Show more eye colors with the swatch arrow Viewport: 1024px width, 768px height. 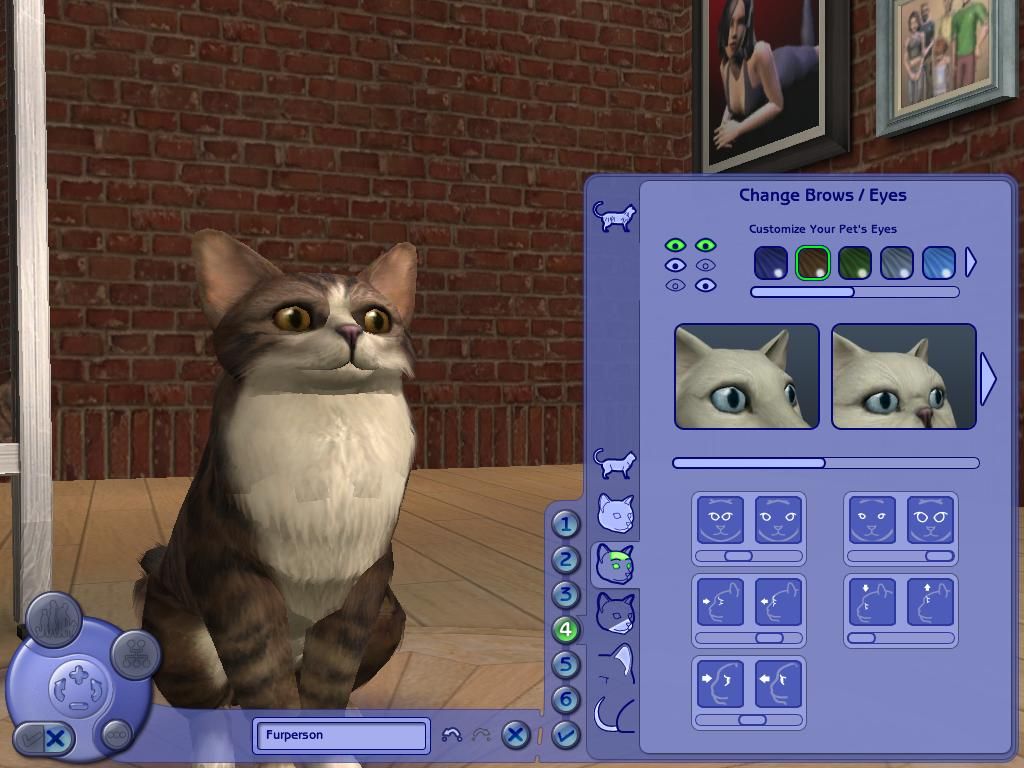pos(970,263)
